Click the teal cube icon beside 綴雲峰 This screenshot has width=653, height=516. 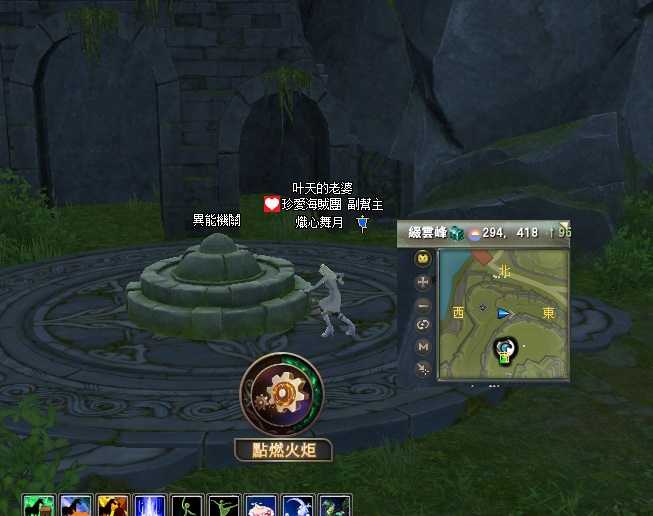click(456, 233)
